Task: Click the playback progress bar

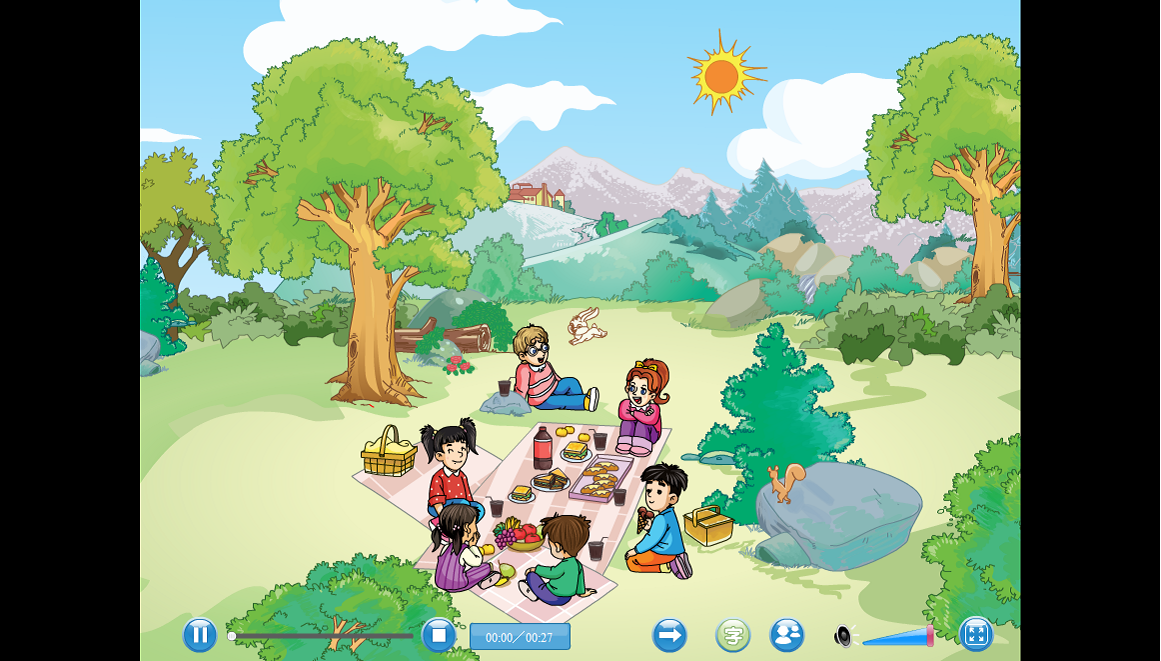Action: click(x=322, y=636)
